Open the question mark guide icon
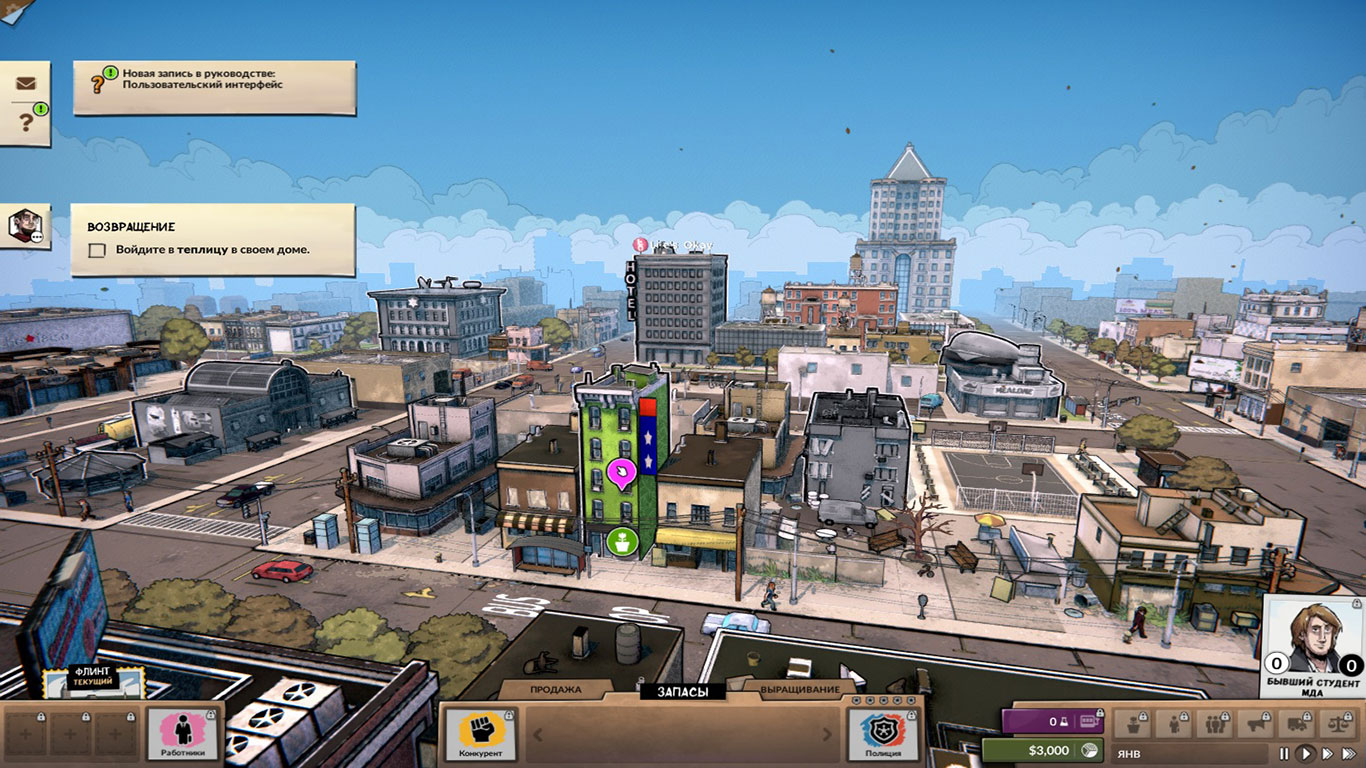The width and height of the screenshot is (1366, 768). 26,122
